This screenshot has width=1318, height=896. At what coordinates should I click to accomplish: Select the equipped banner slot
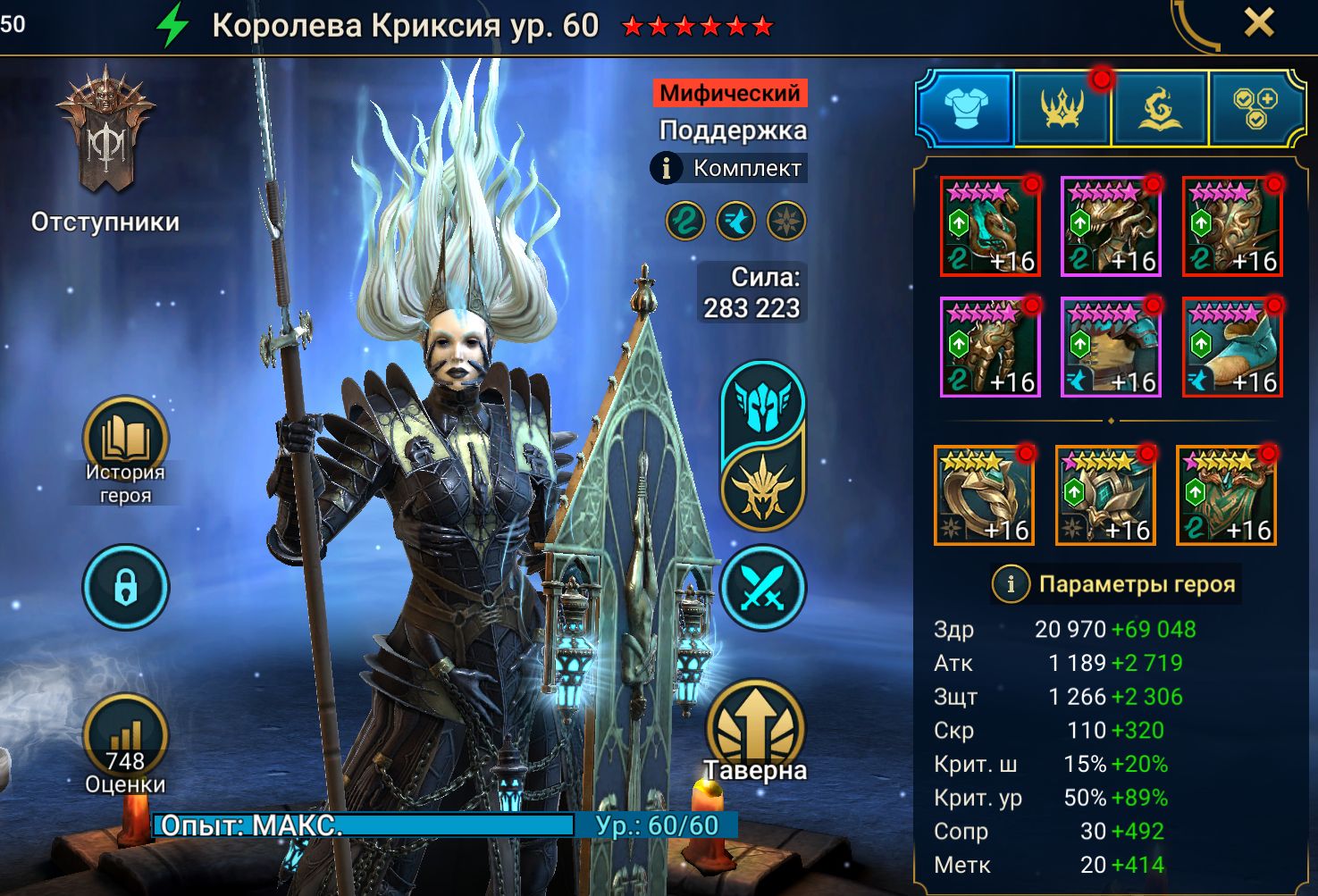(x=1226, y=495)
